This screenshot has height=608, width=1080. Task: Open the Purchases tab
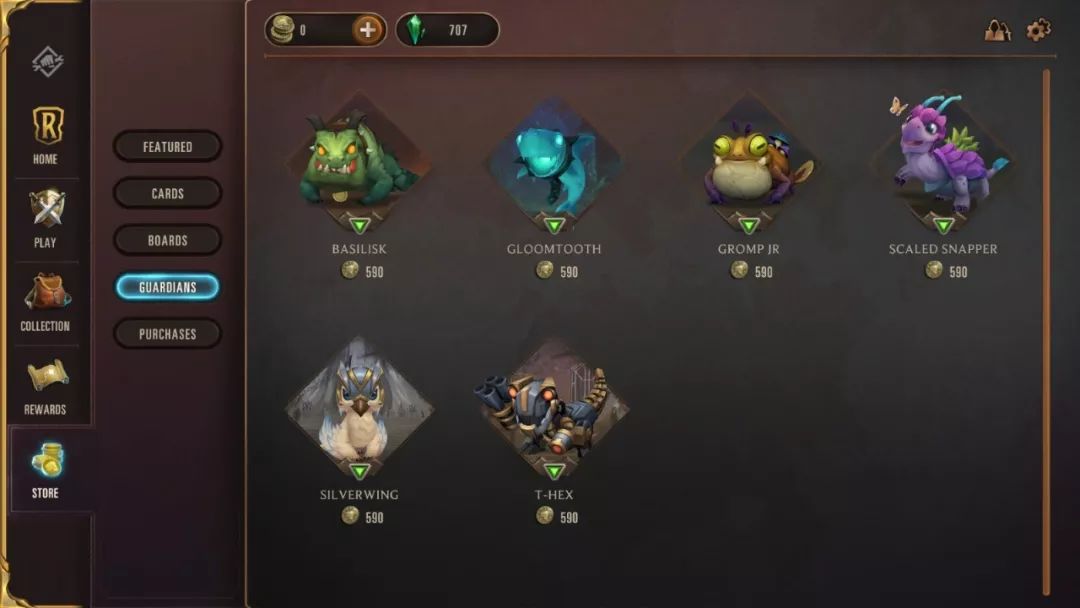coord(167,334)
